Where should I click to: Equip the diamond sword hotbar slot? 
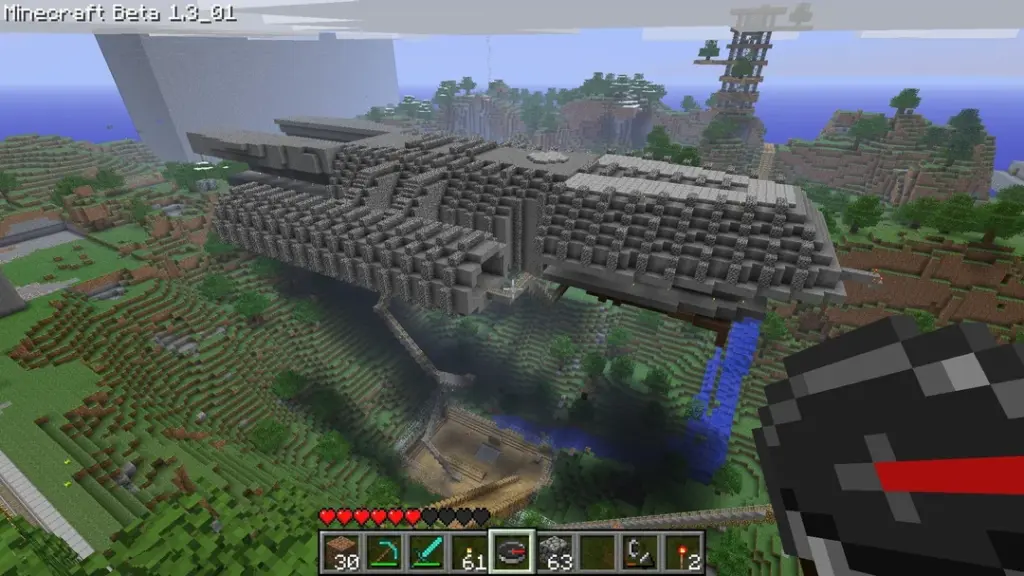point(427,551)
